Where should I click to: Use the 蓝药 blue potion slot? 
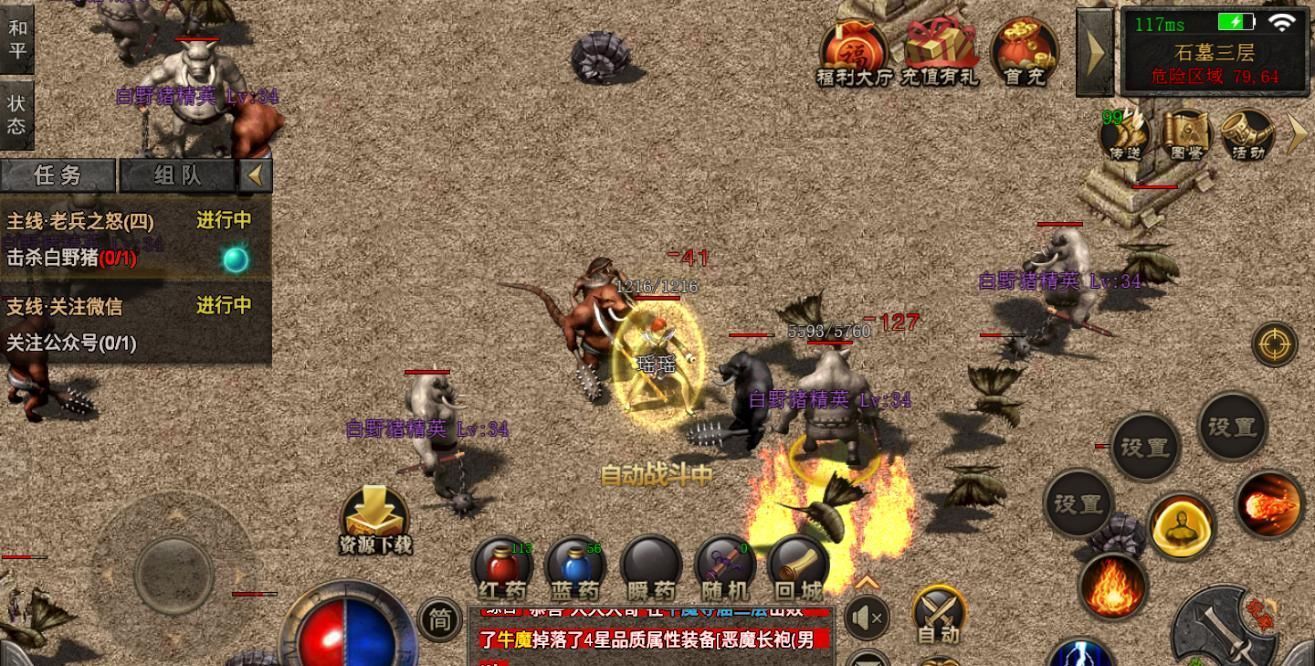[576, 570]
